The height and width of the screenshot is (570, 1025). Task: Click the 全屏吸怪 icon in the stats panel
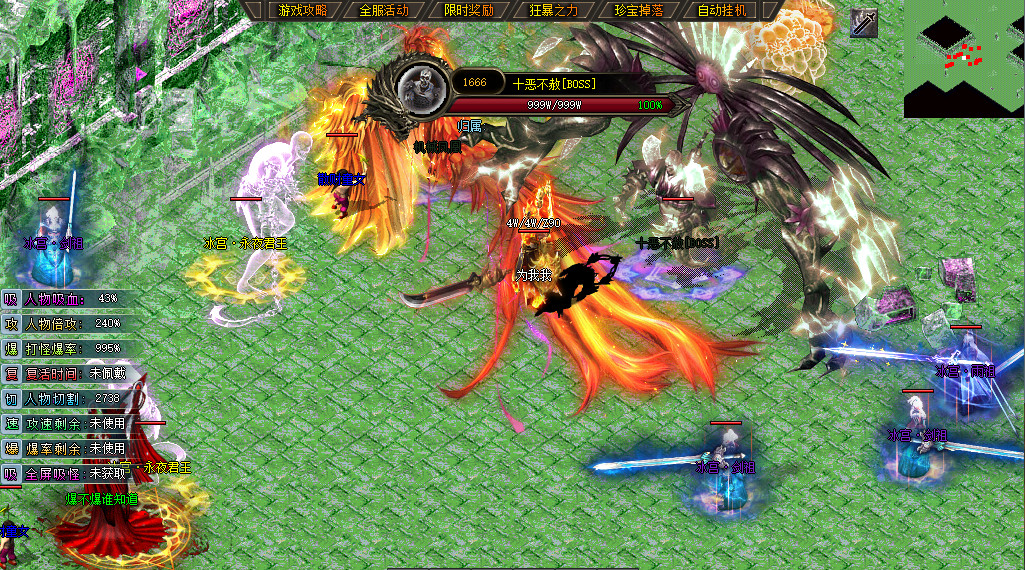pyautogui.click(x=11, y=473)
